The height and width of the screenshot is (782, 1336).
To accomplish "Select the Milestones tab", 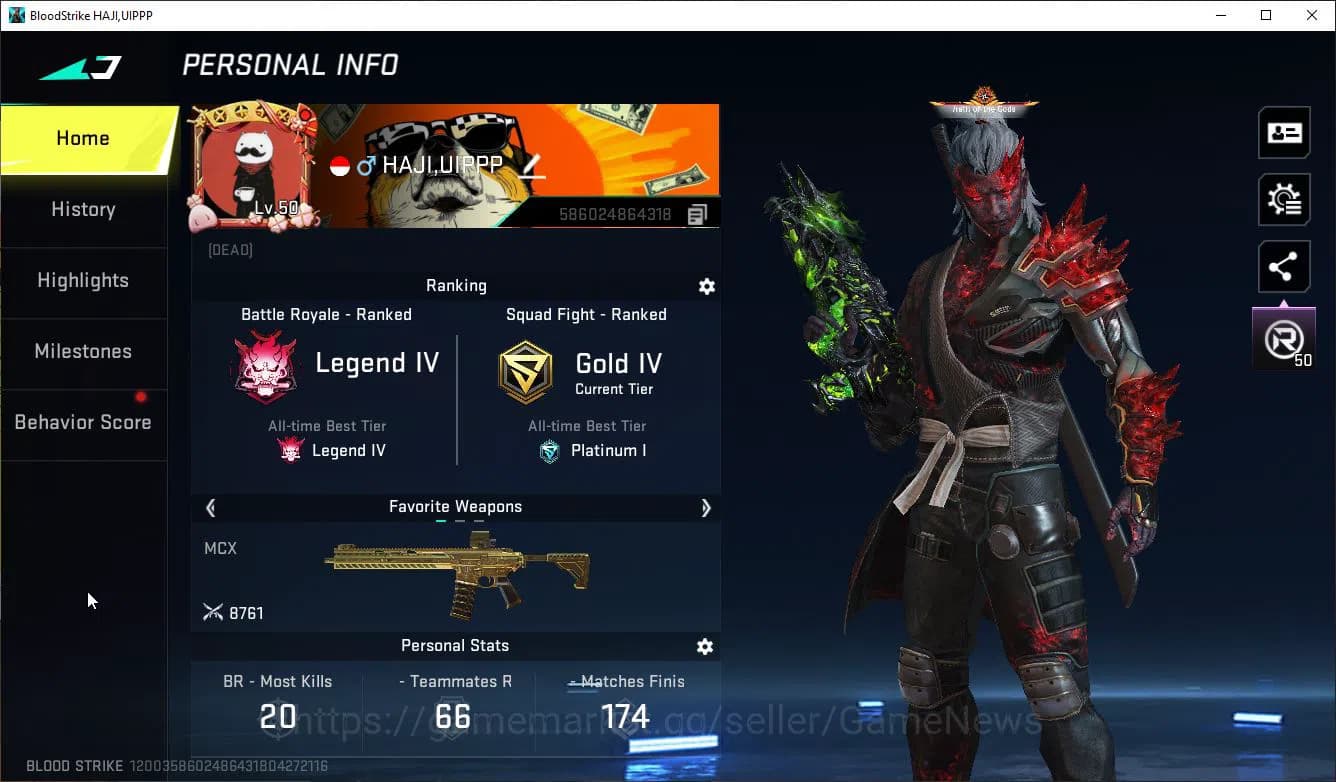I will (83, 351).
